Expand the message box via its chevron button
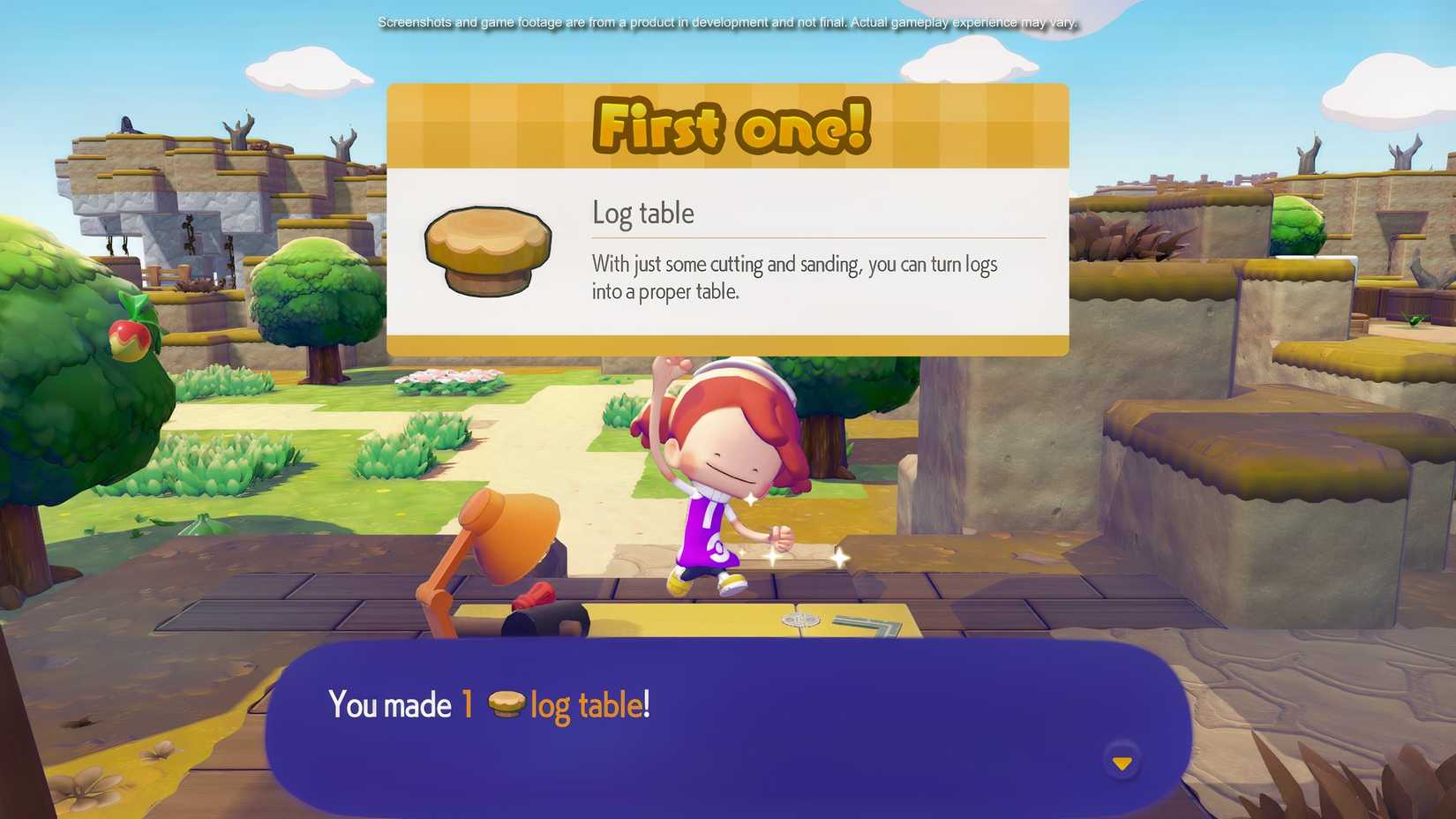The width and height of the screenshot is (1456, 819). click(1122, 761)
